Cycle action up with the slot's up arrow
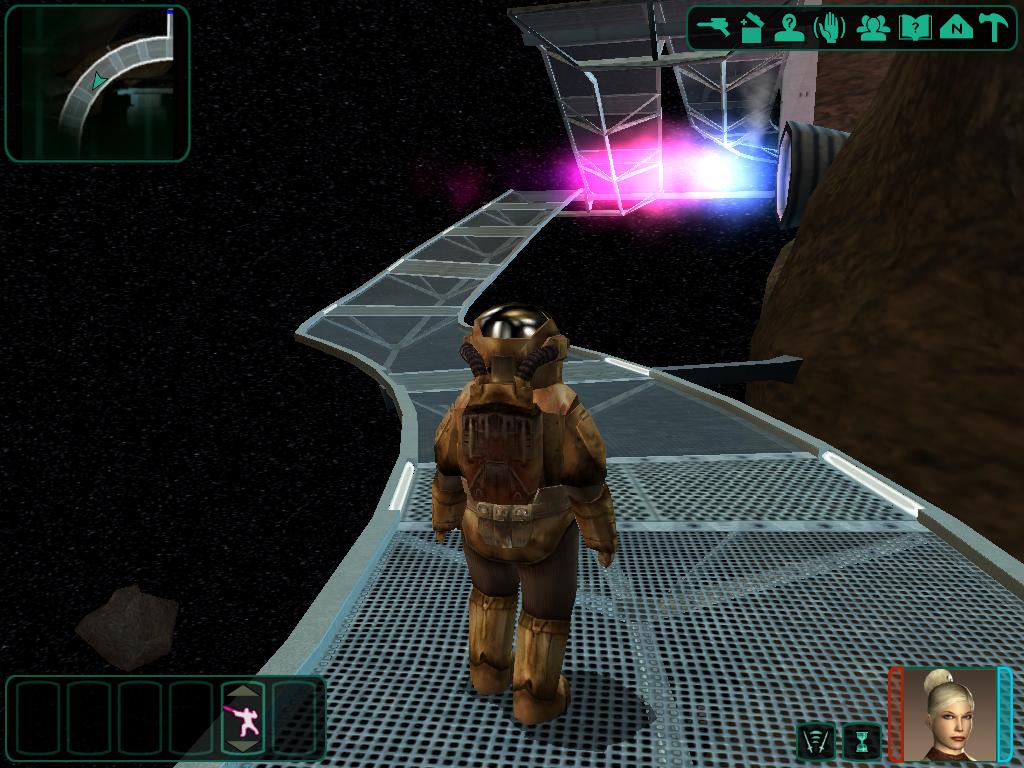This screenshot has height=768, width=1024. 243,691
